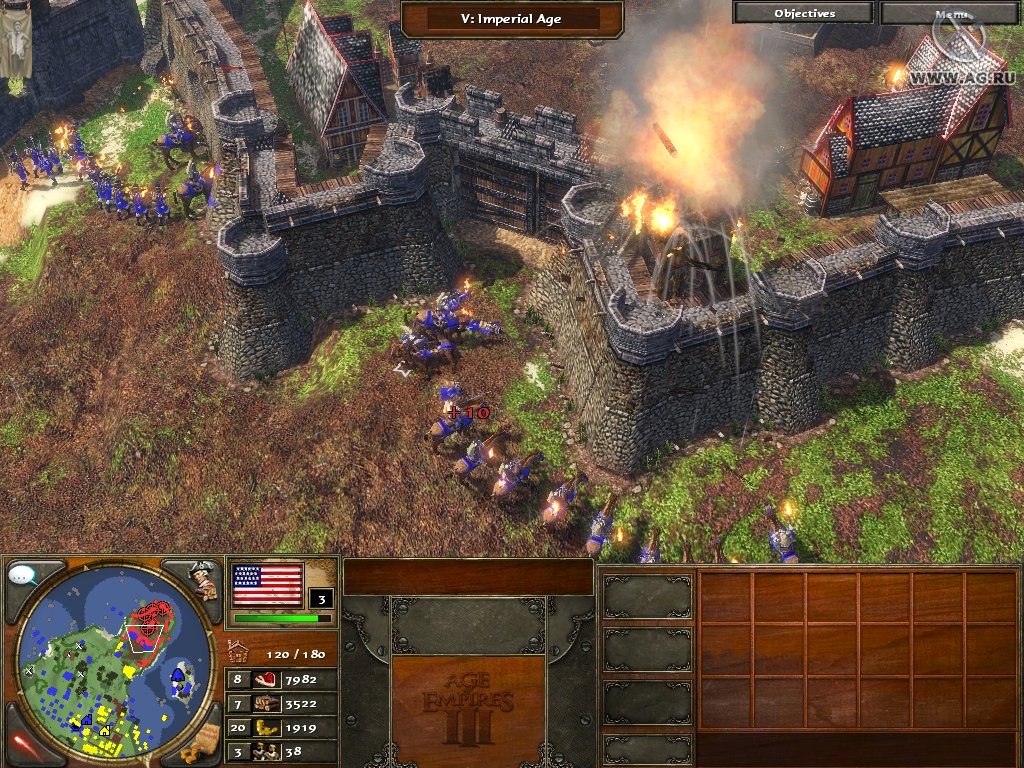Open the Objectives panel
Viewport: 1024px width, 768px height.
pos(804,13)
